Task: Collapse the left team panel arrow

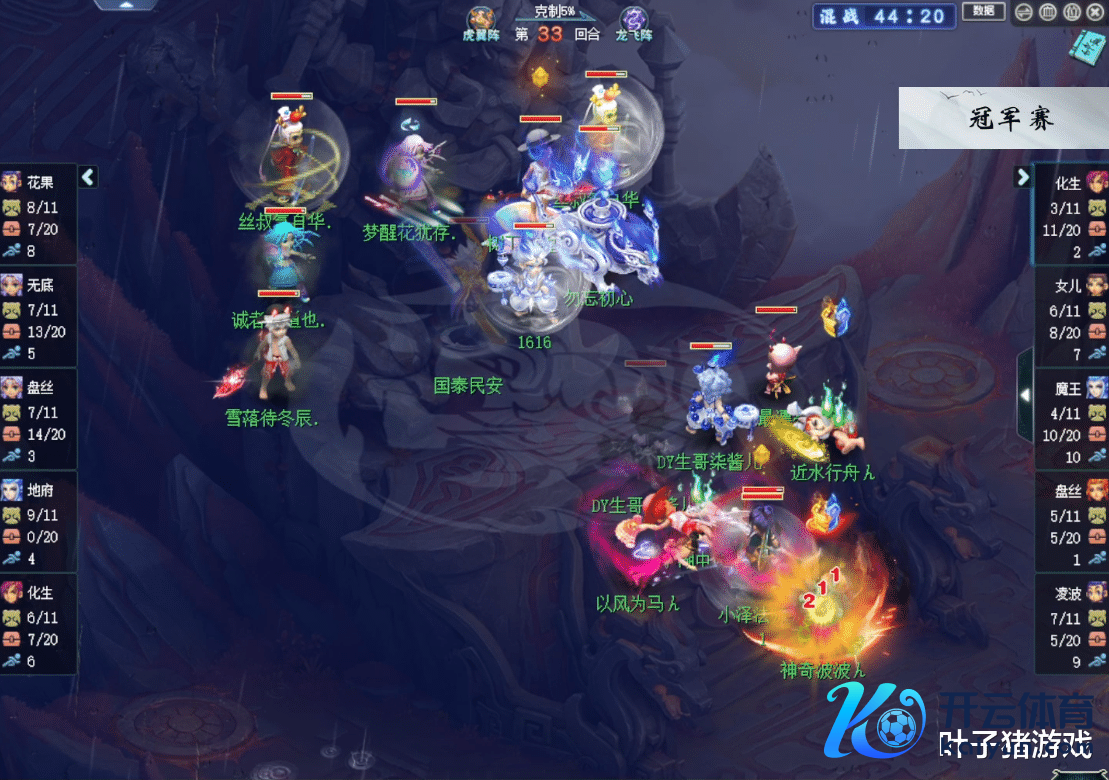Action: point(88,177)
